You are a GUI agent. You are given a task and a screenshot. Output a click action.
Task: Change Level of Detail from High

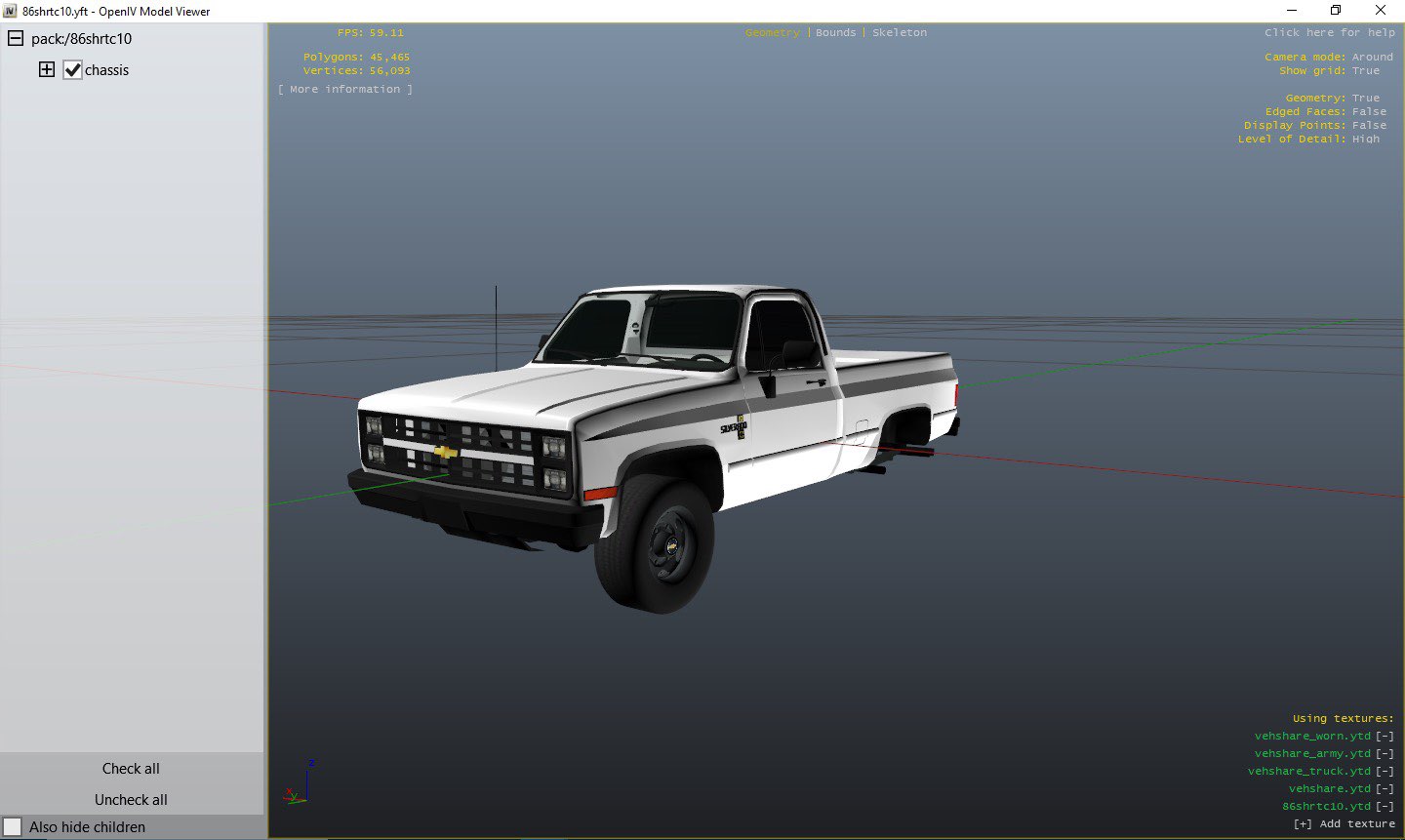tap(1365, 139)
